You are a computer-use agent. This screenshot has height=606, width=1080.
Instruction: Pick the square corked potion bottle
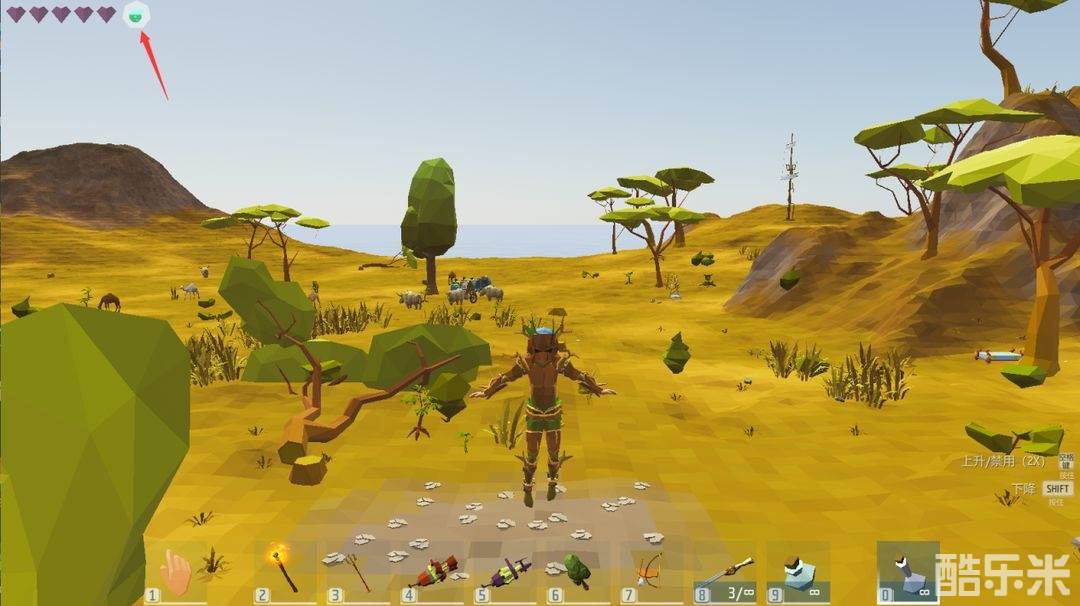[x=799, y=572]
